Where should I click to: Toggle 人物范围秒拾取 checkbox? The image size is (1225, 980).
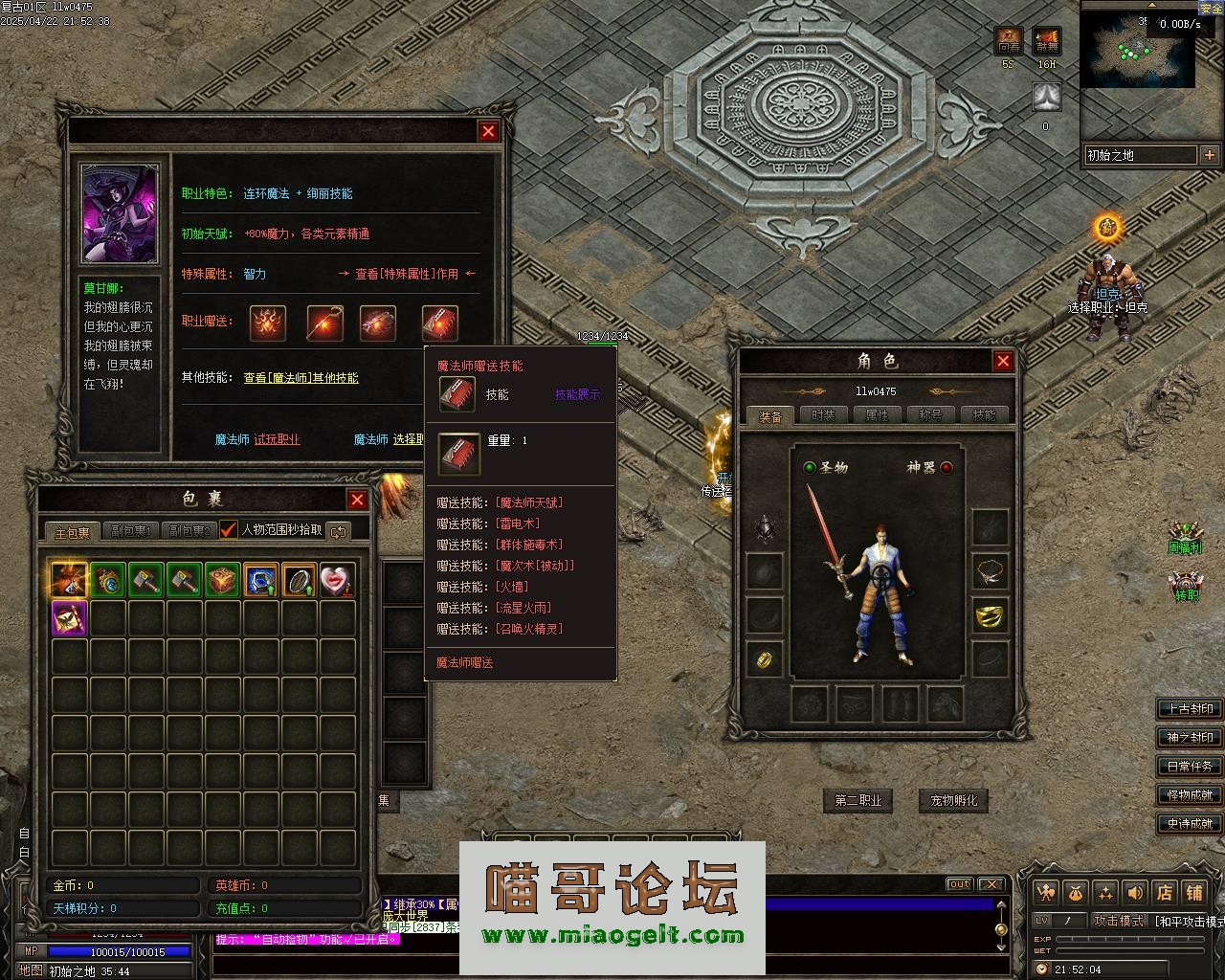(229, 530)
